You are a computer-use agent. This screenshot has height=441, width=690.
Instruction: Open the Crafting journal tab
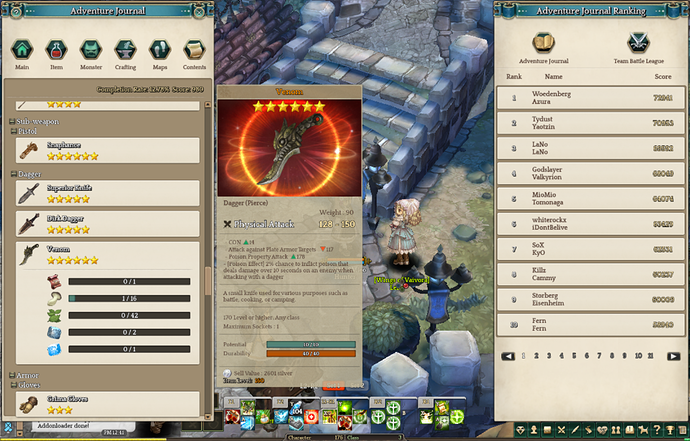[x=125, y=52]
